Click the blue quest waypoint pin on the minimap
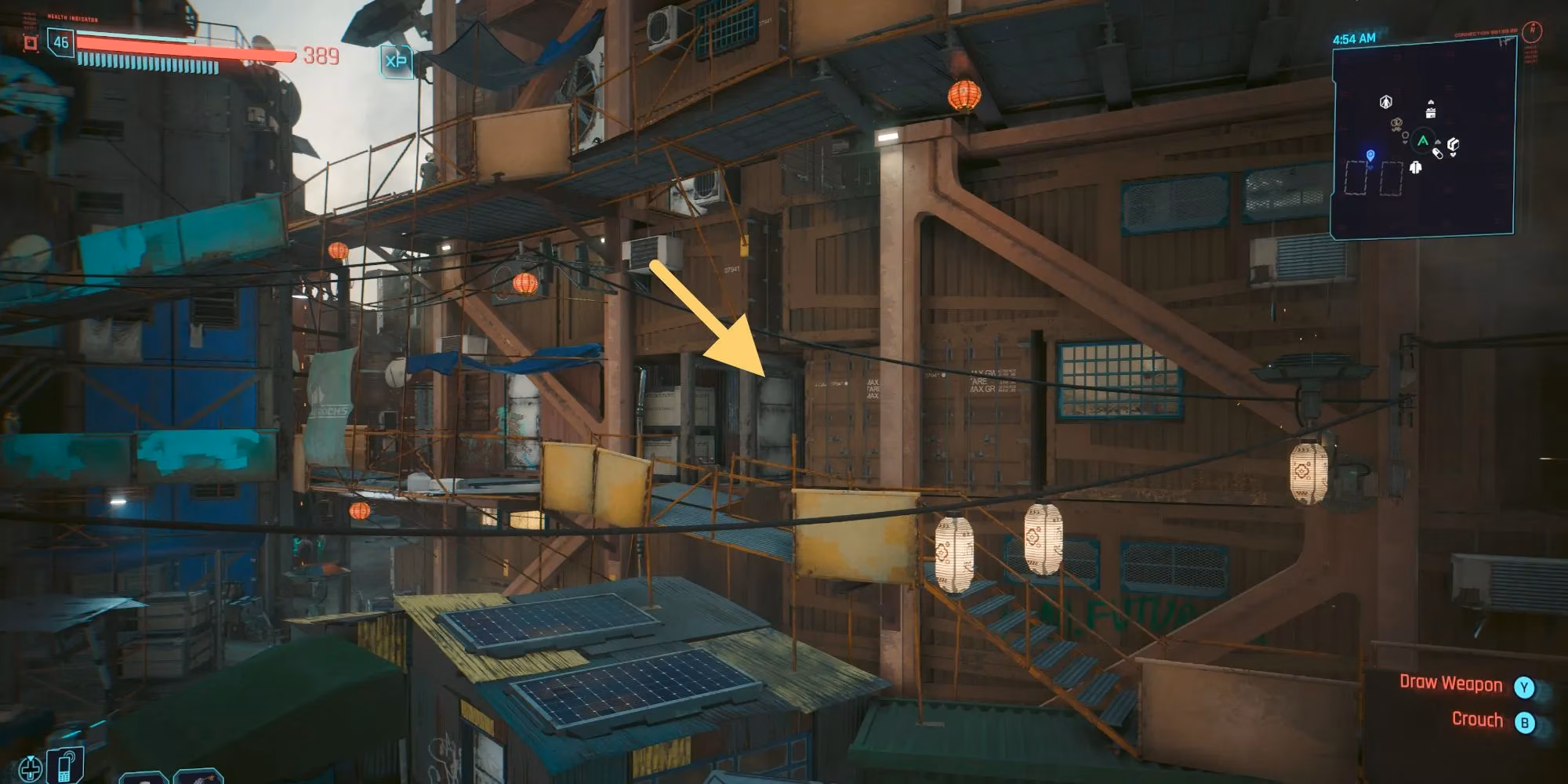Screen dimensions: 1568x784 [x=1370, y=155]
